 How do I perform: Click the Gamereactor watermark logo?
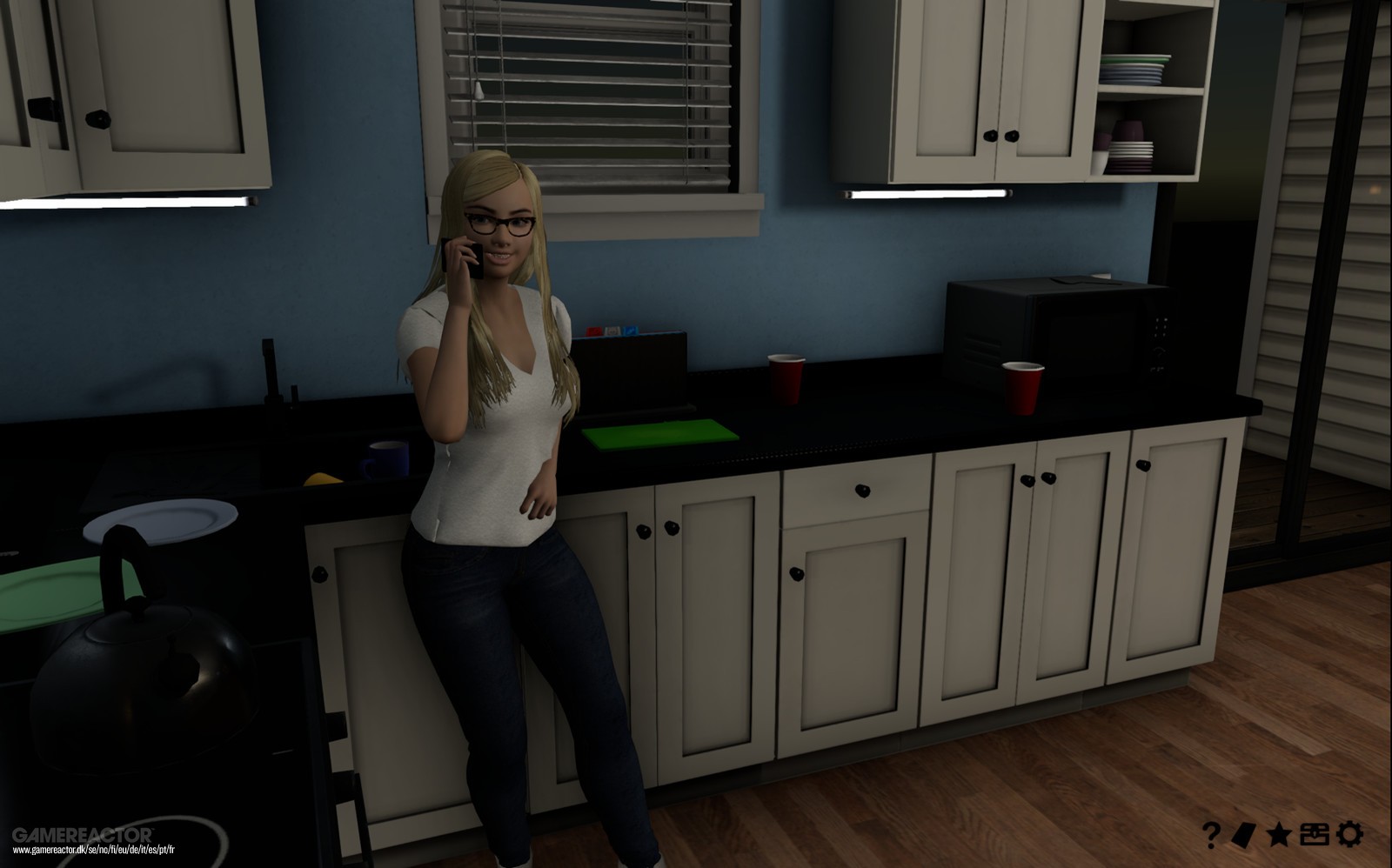click(83, 833)
